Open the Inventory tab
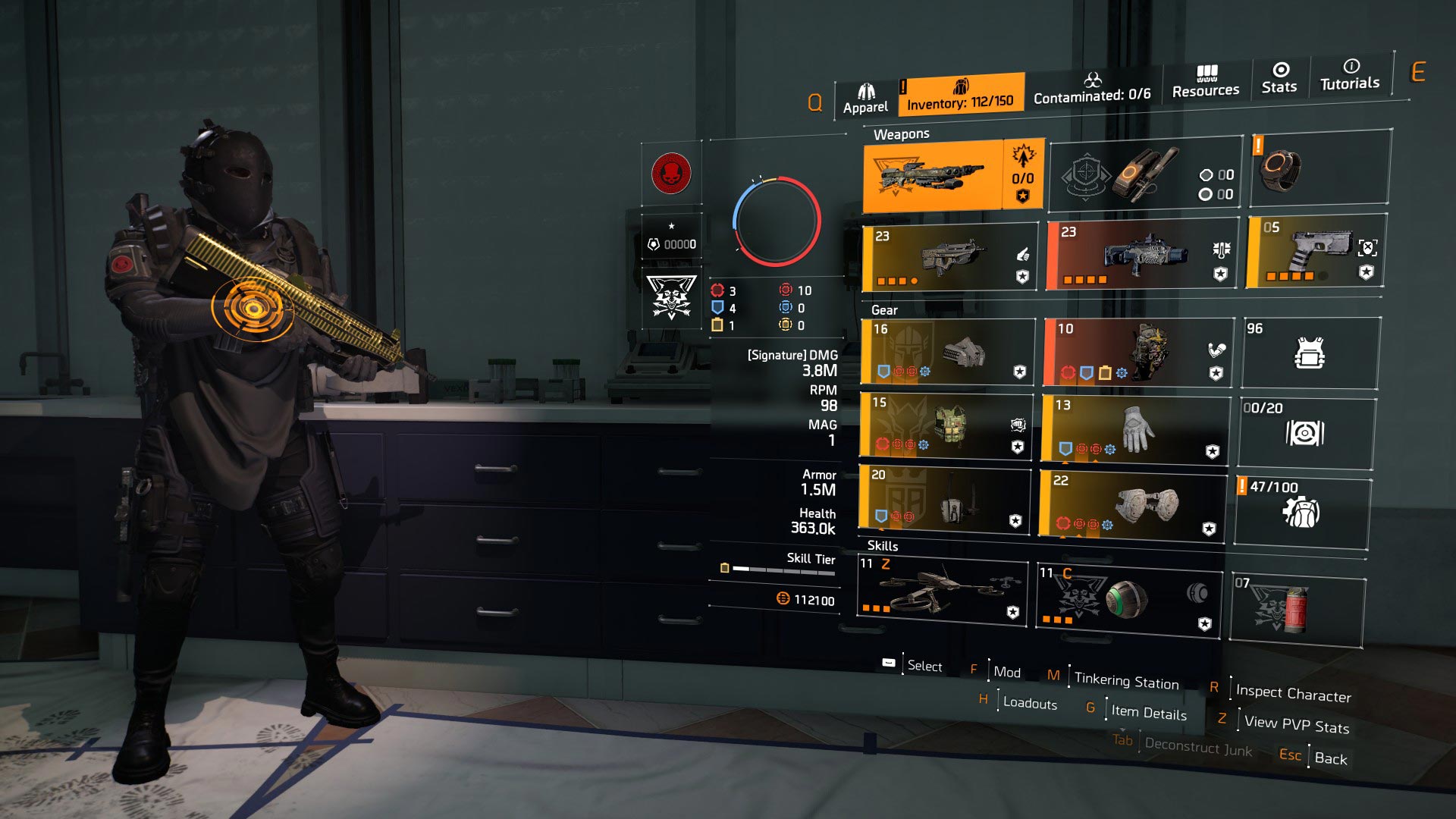 pyautogui.click(x=960, y=94)
